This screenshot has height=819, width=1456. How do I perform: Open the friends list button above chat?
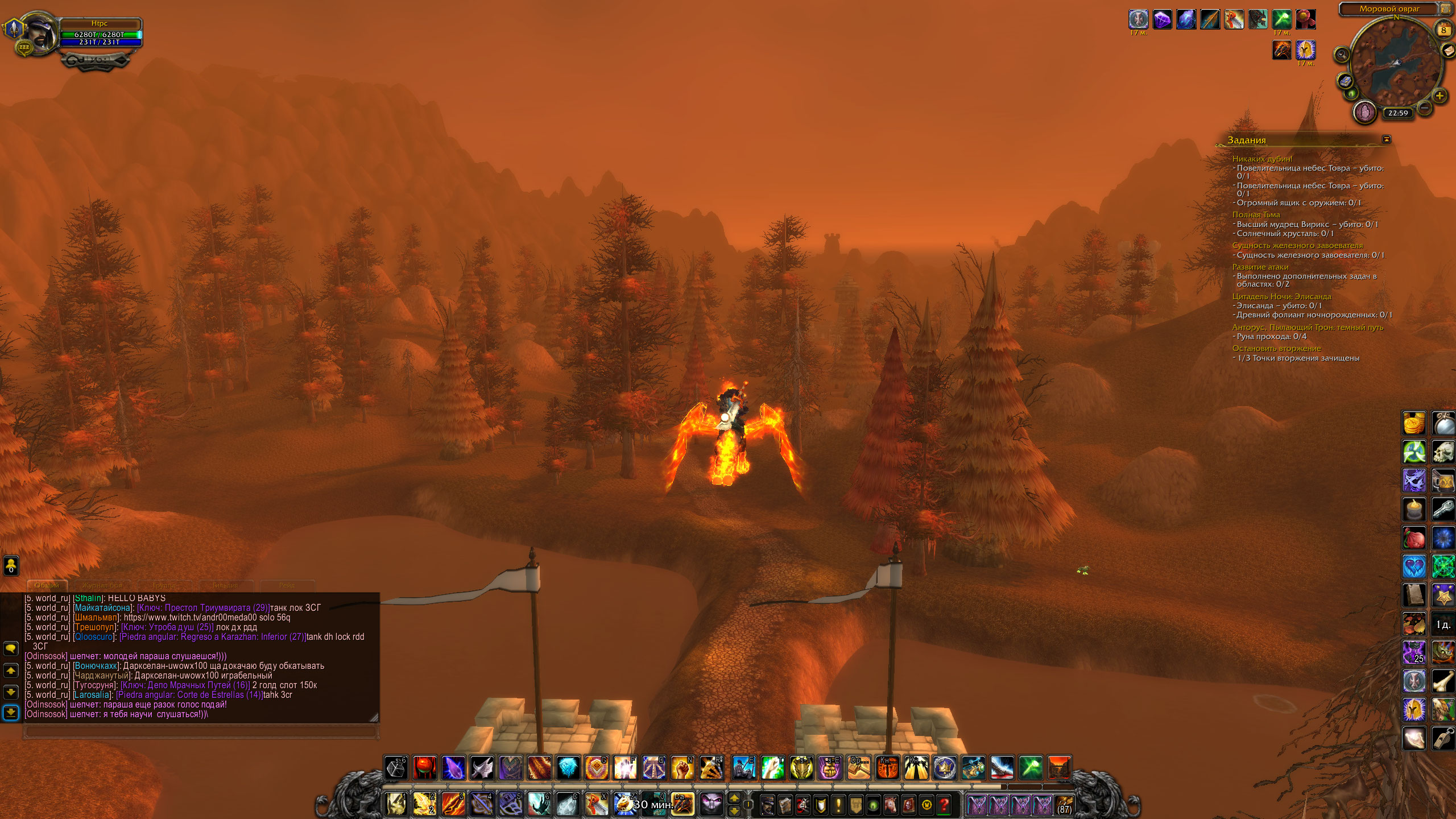[x=11, y=565]
